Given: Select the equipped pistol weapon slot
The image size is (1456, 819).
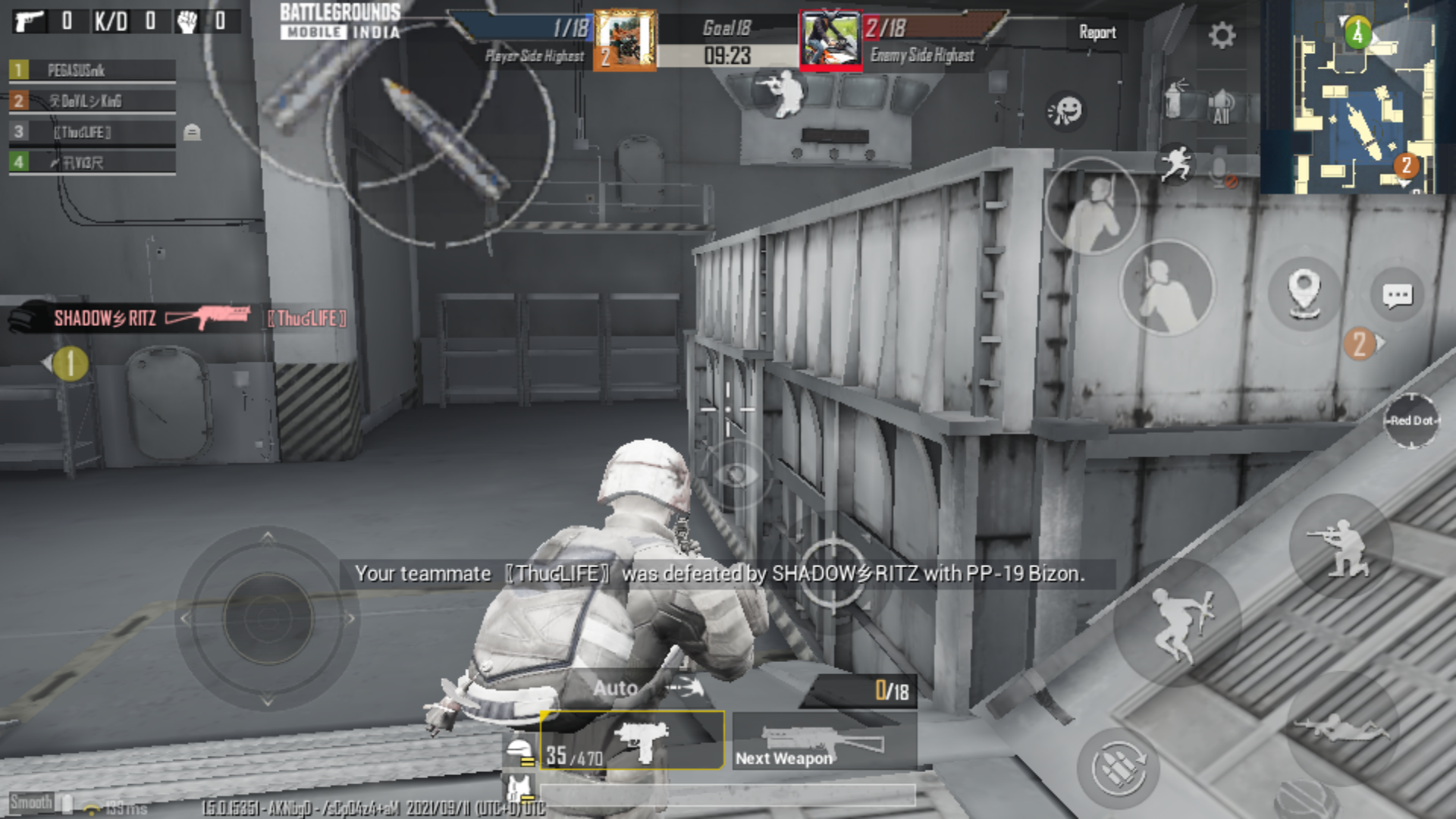Looking at the screenshot, I should click(632, 741).
